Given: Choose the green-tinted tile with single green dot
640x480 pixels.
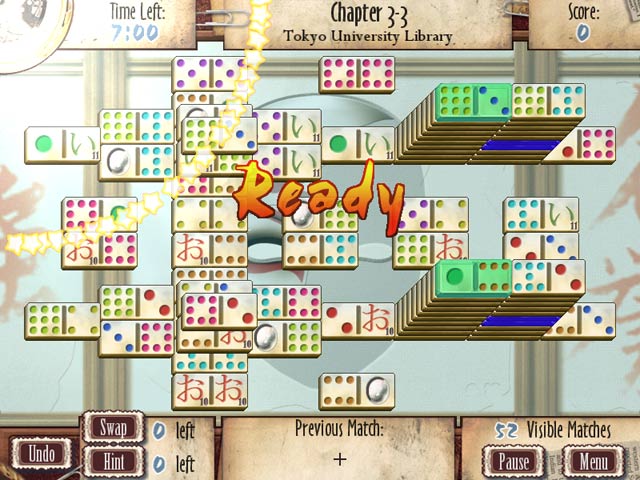Looking at the screenshot, I should click(473, 275).
